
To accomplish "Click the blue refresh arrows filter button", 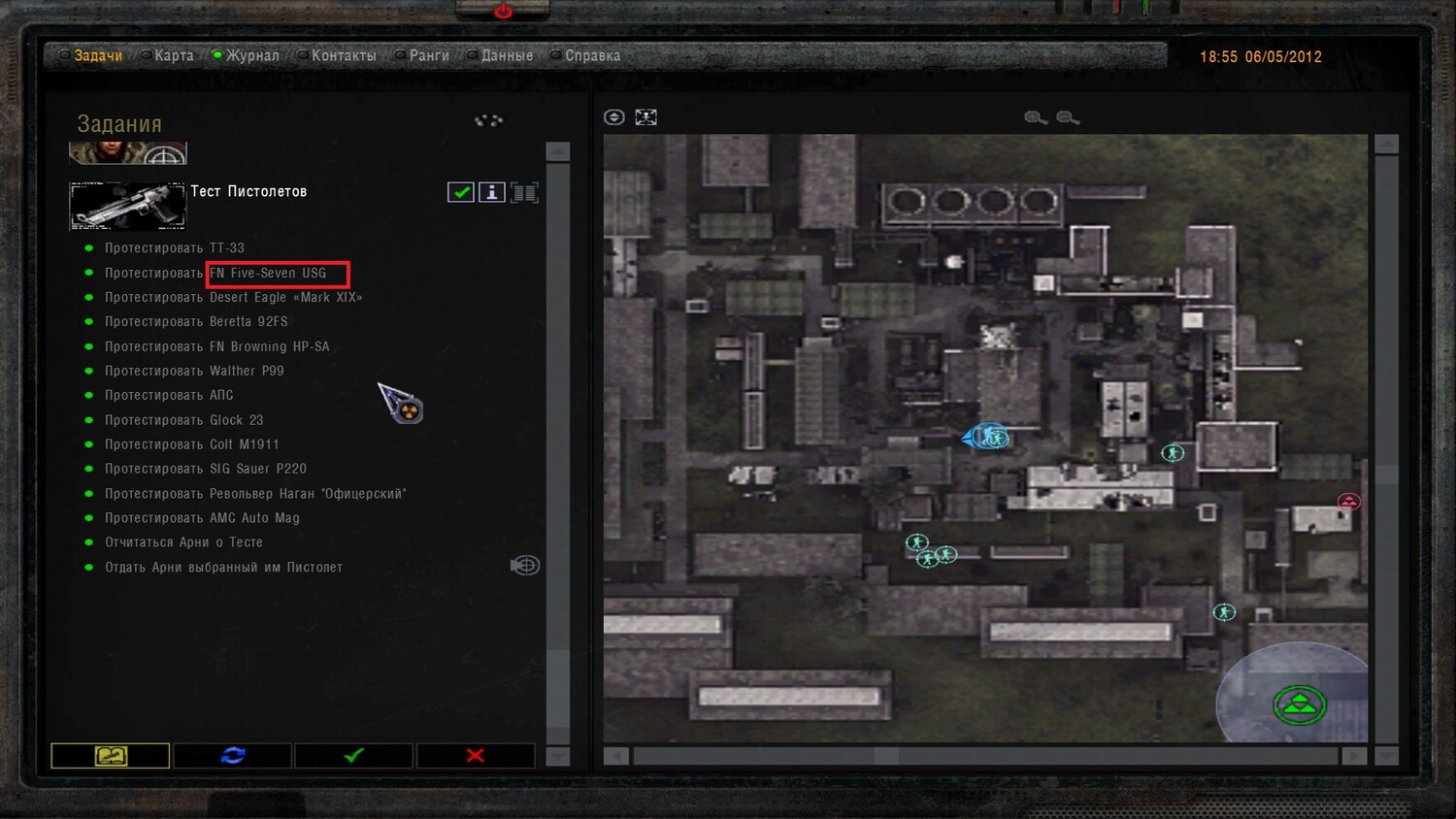I will pos(233,755).
